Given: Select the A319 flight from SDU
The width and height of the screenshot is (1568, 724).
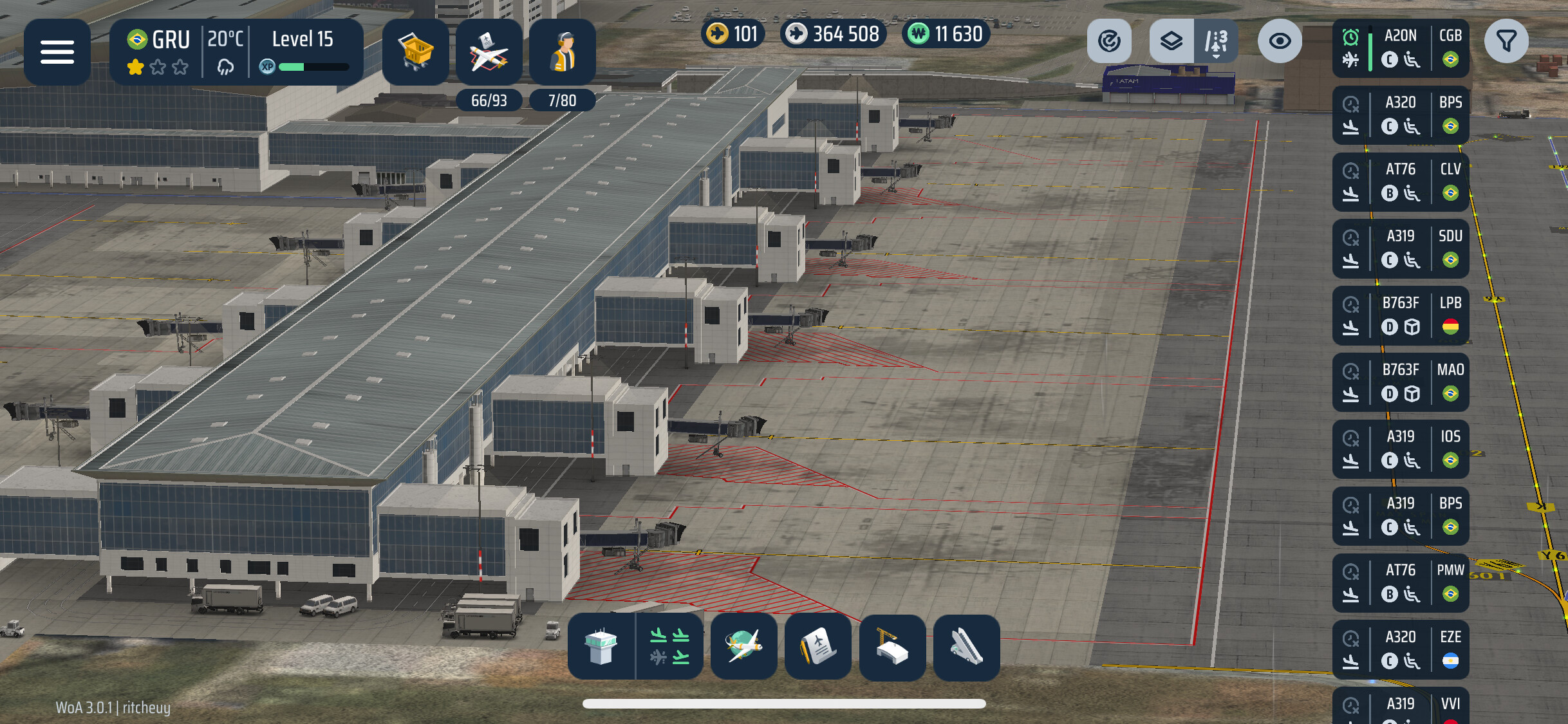Looking at the screenshot, I should pyautogui.click(x=1401, y=248).
